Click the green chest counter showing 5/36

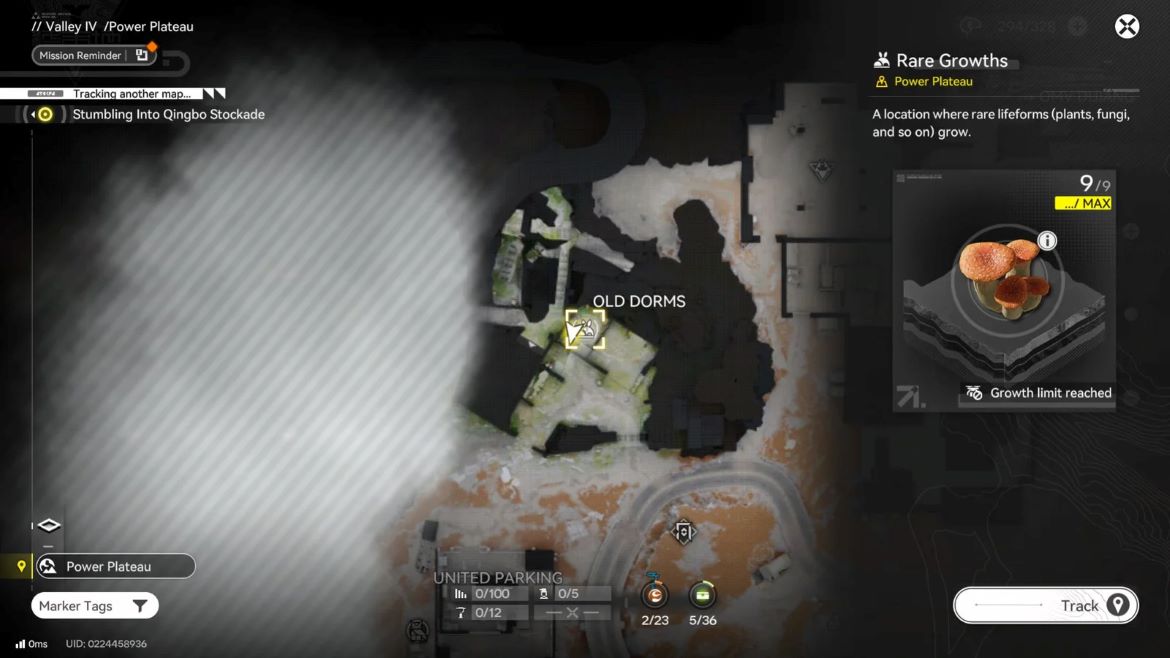tap(702, 596)
